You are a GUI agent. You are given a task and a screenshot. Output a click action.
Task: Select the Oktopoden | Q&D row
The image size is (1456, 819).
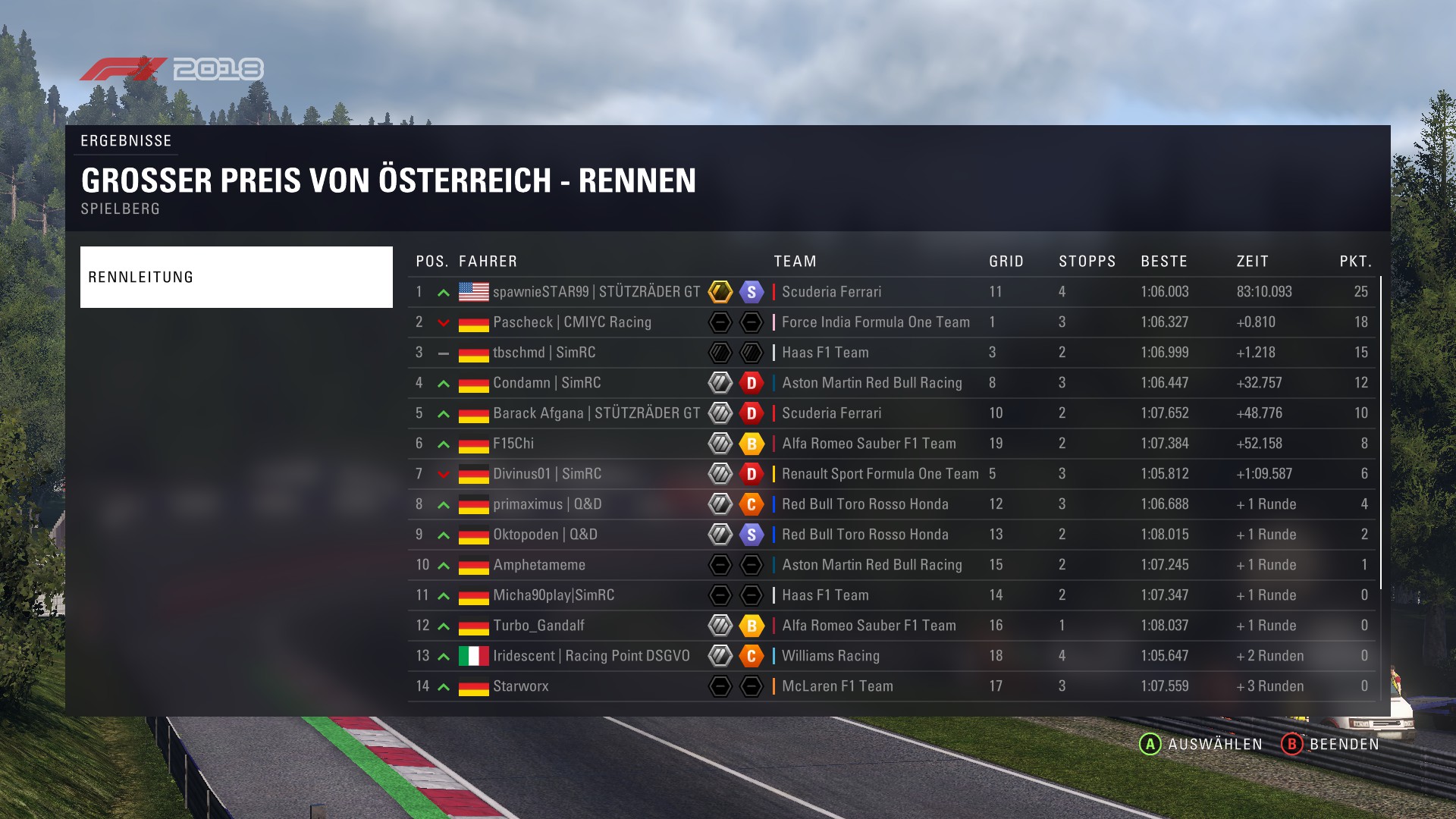point(544,535)
